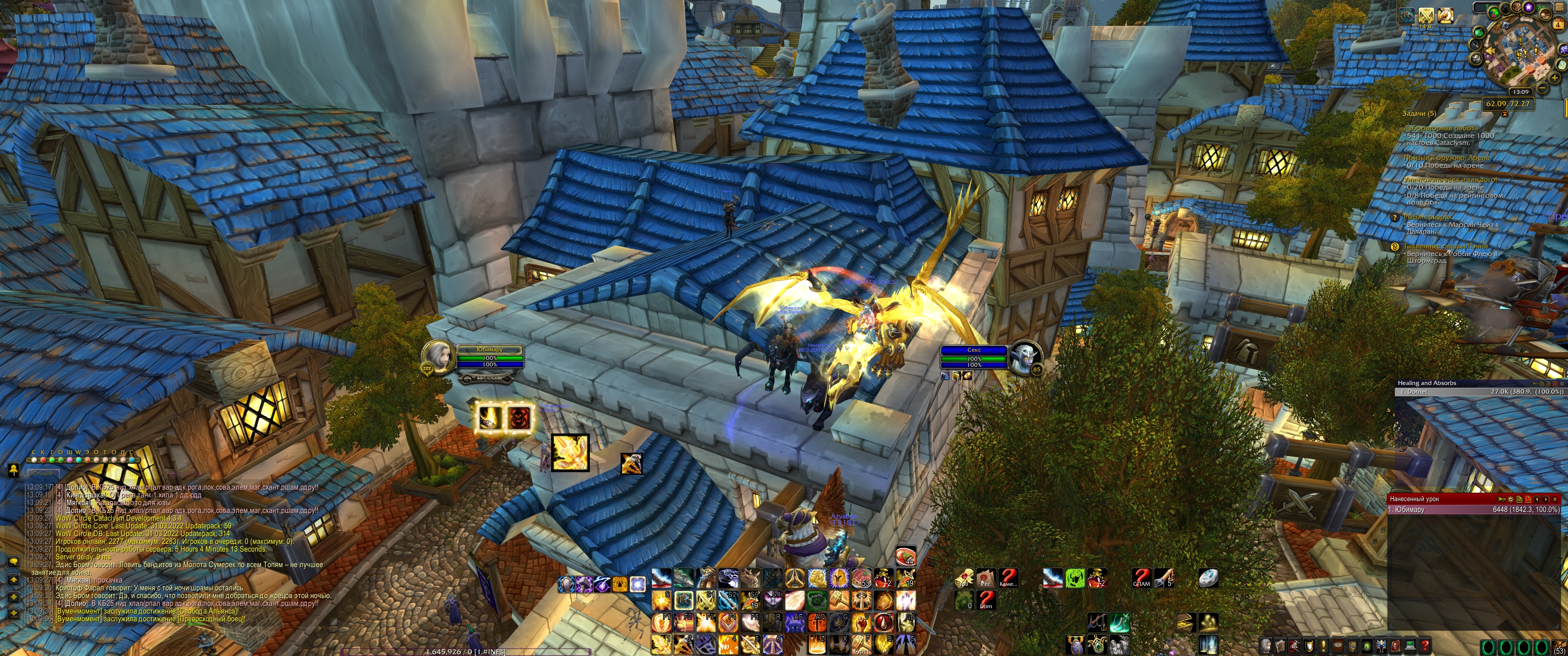Open the red question mark help button
This screenshot has height=656, width=1568.
click(x=1424, y=645)
